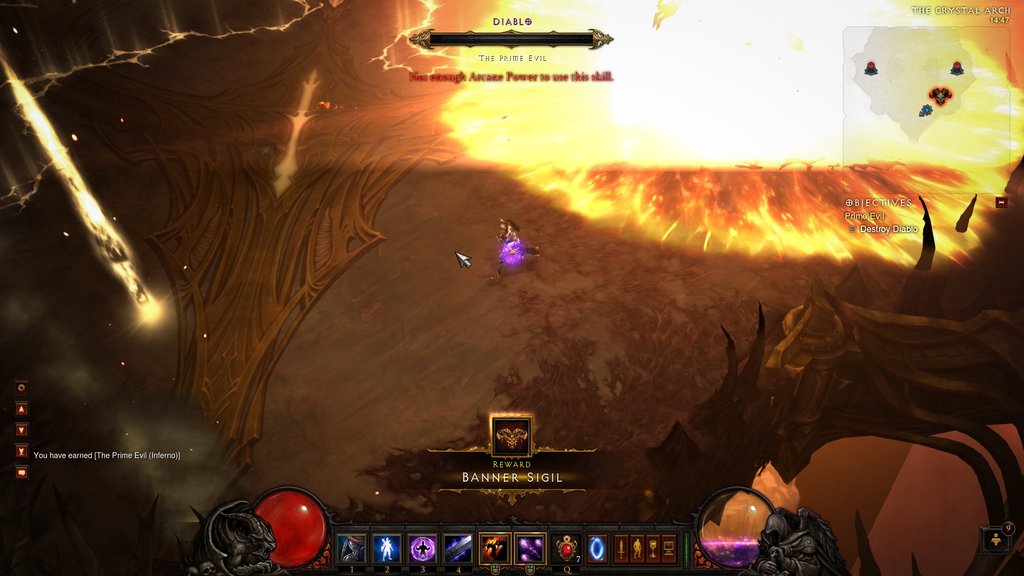Image resolution: width=1024 pixels, height=576 pixels.
Task: Use the glowing white figure skill
Action: click(386, 548)
